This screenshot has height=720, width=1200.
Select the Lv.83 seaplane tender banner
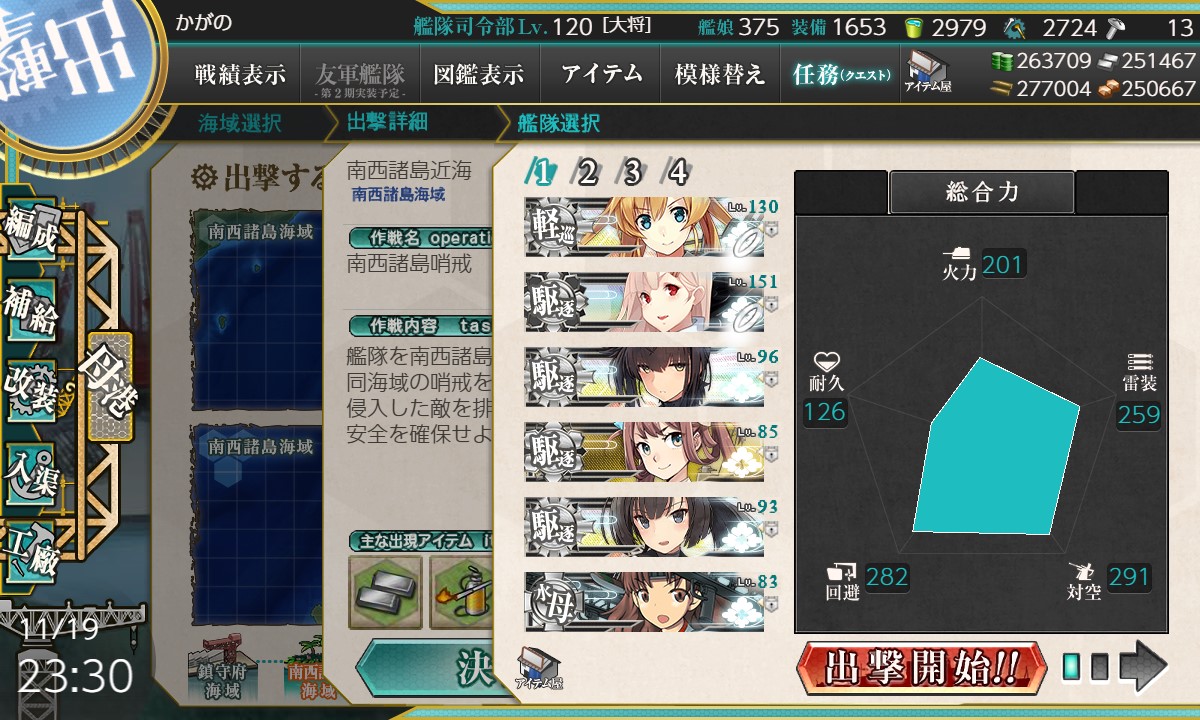point(644,601)
